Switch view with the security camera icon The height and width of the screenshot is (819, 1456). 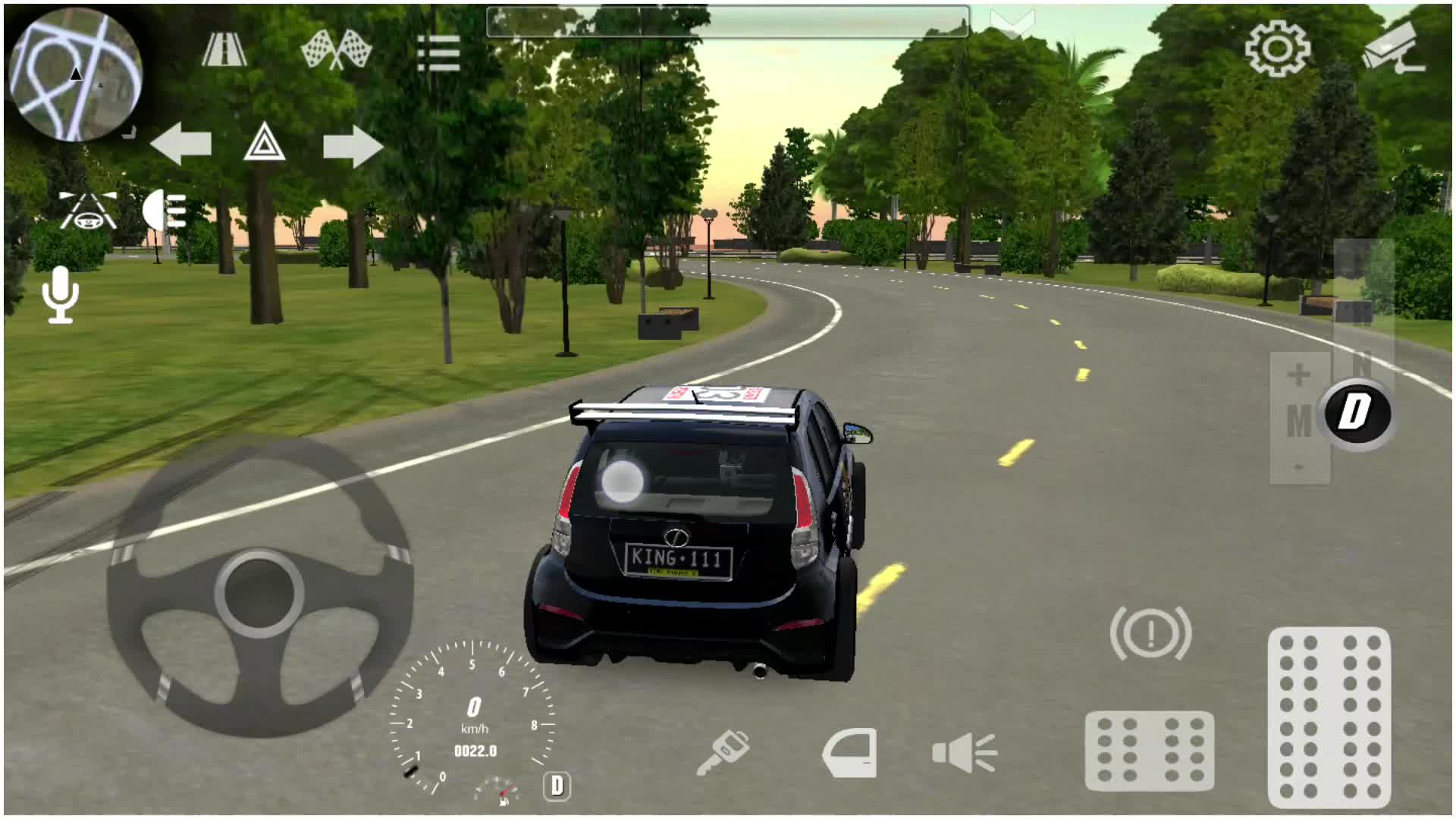1394,47
